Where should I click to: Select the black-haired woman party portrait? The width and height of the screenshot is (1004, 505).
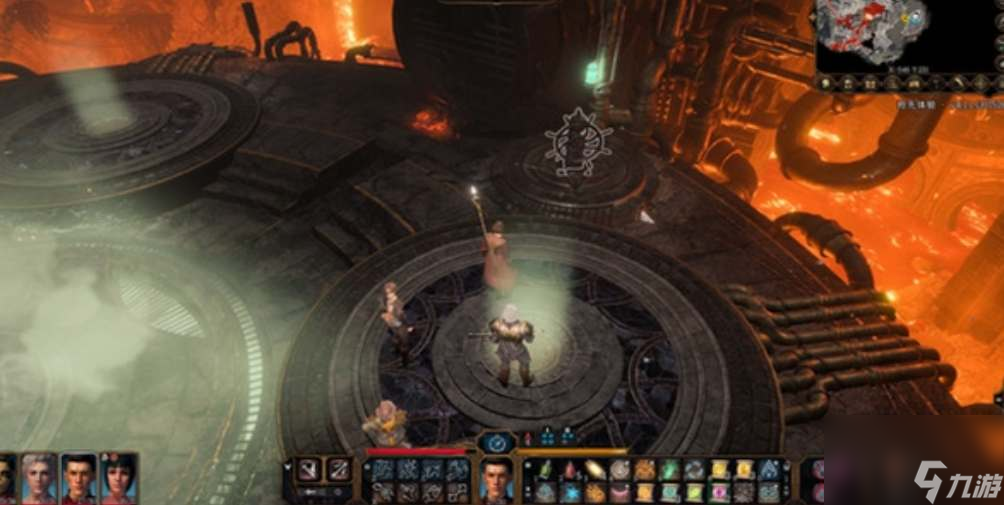click(118, 478)
